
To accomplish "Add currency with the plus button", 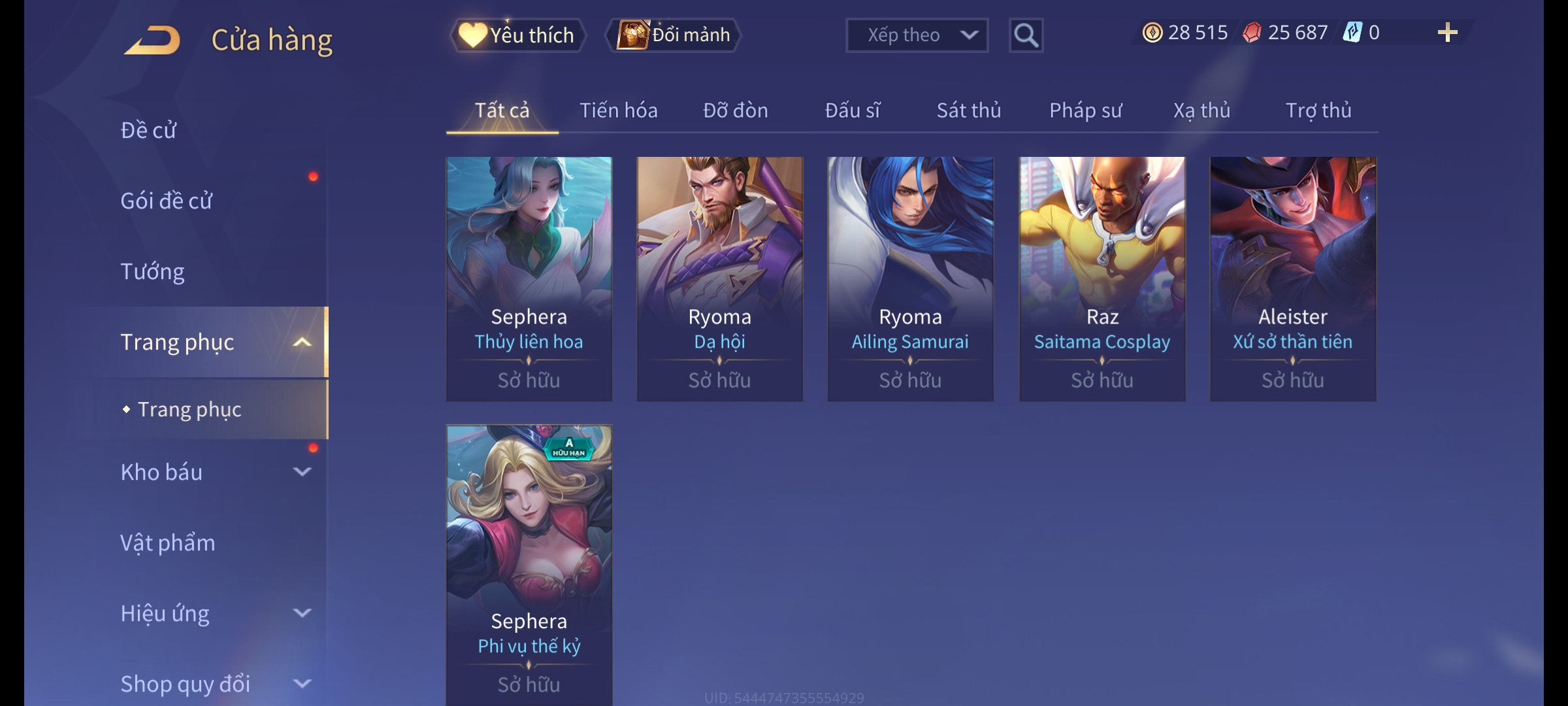I will pyautogui.click(x=1447, y=33).
